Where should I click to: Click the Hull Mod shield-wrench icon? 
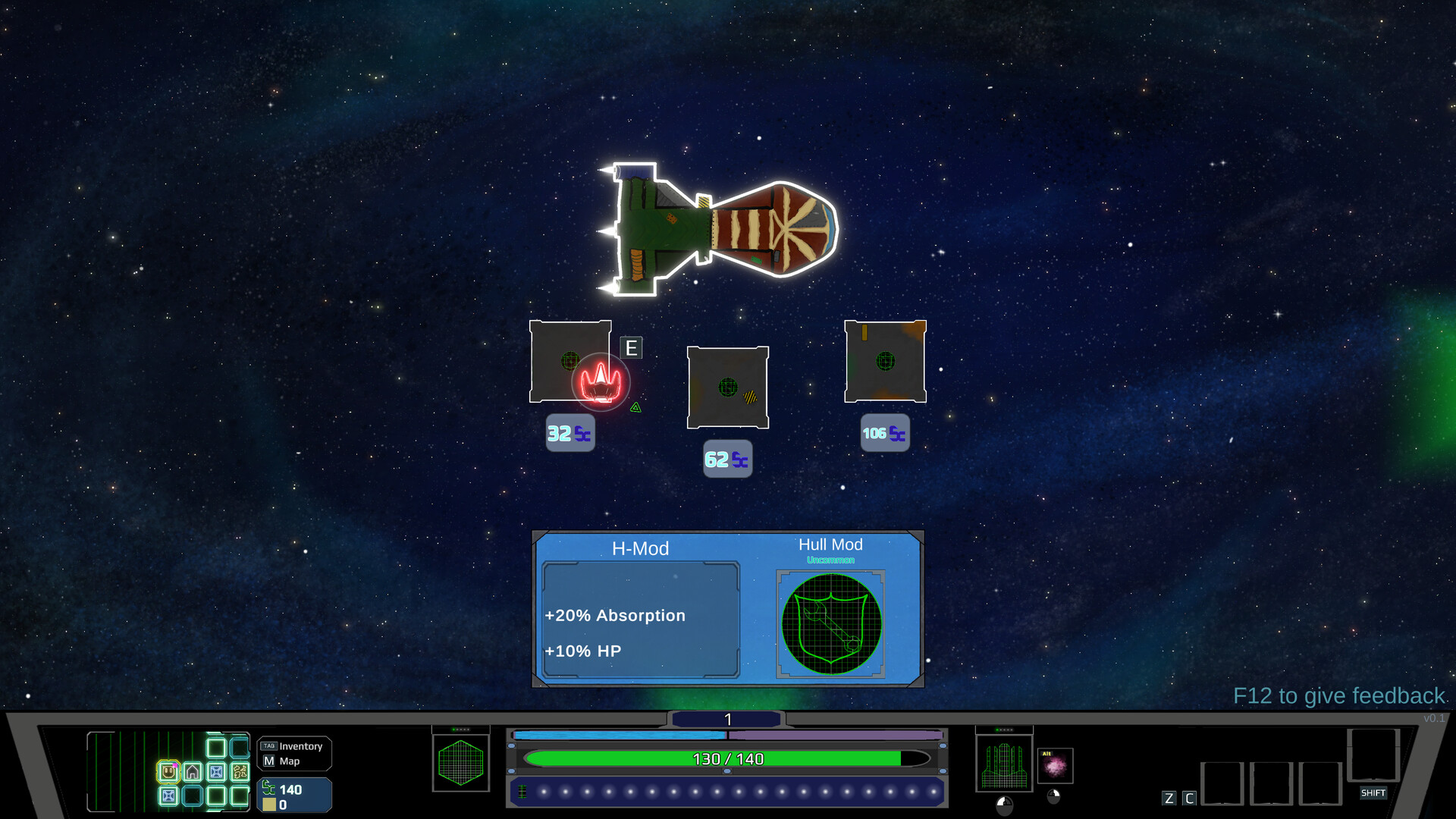830,622
